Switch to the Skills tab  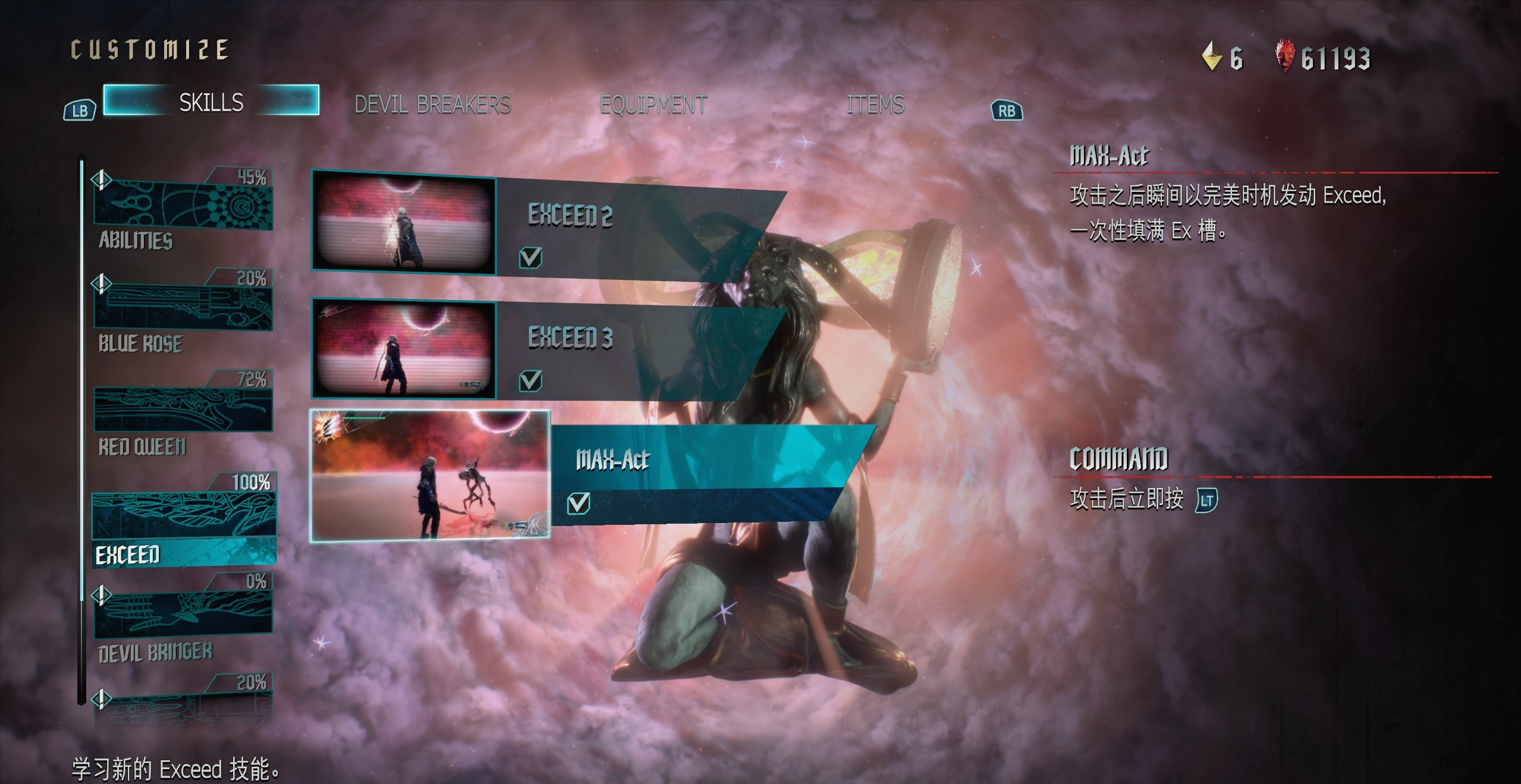[211, 101]
